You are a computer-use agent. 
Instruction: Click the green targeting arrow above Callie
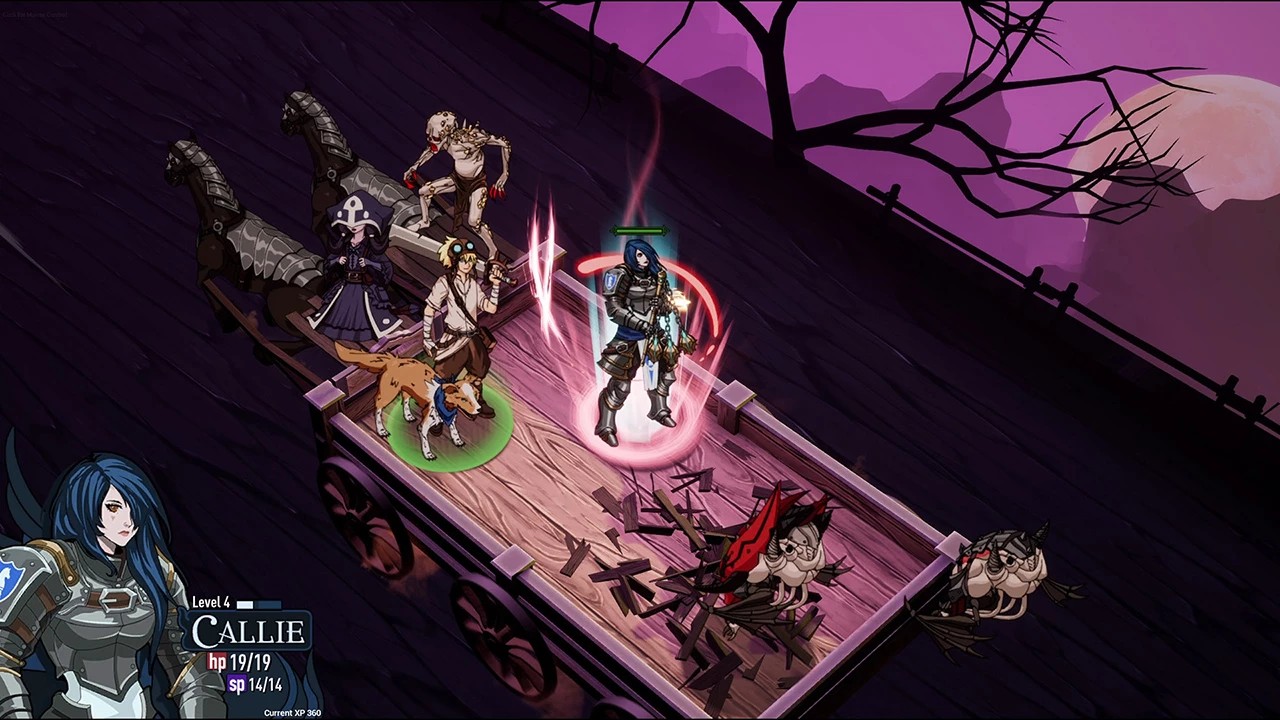click(640, 232)
